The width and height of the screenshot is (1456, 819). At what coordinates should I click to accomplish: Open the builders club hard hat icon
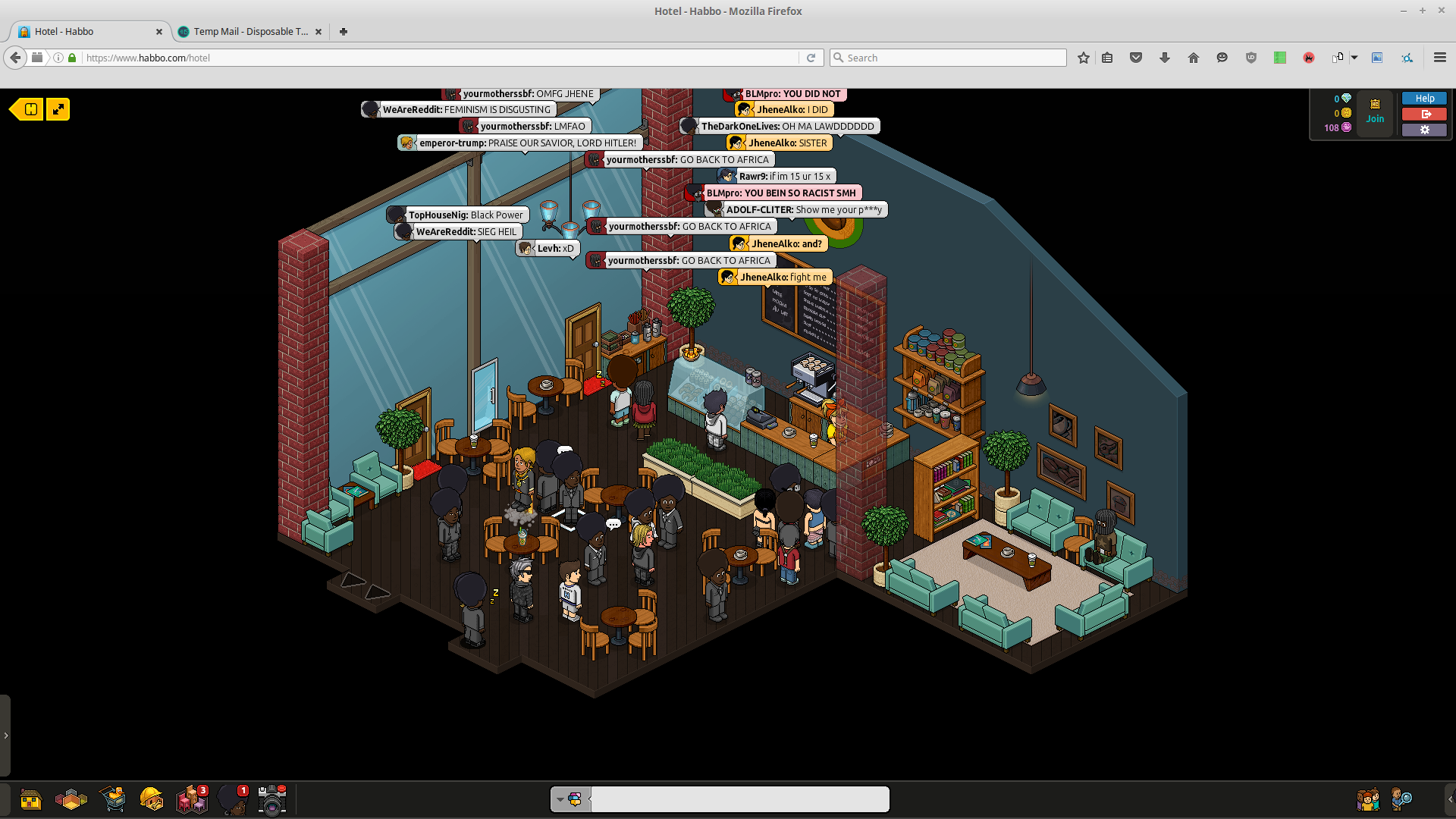(x=152, y=799)
